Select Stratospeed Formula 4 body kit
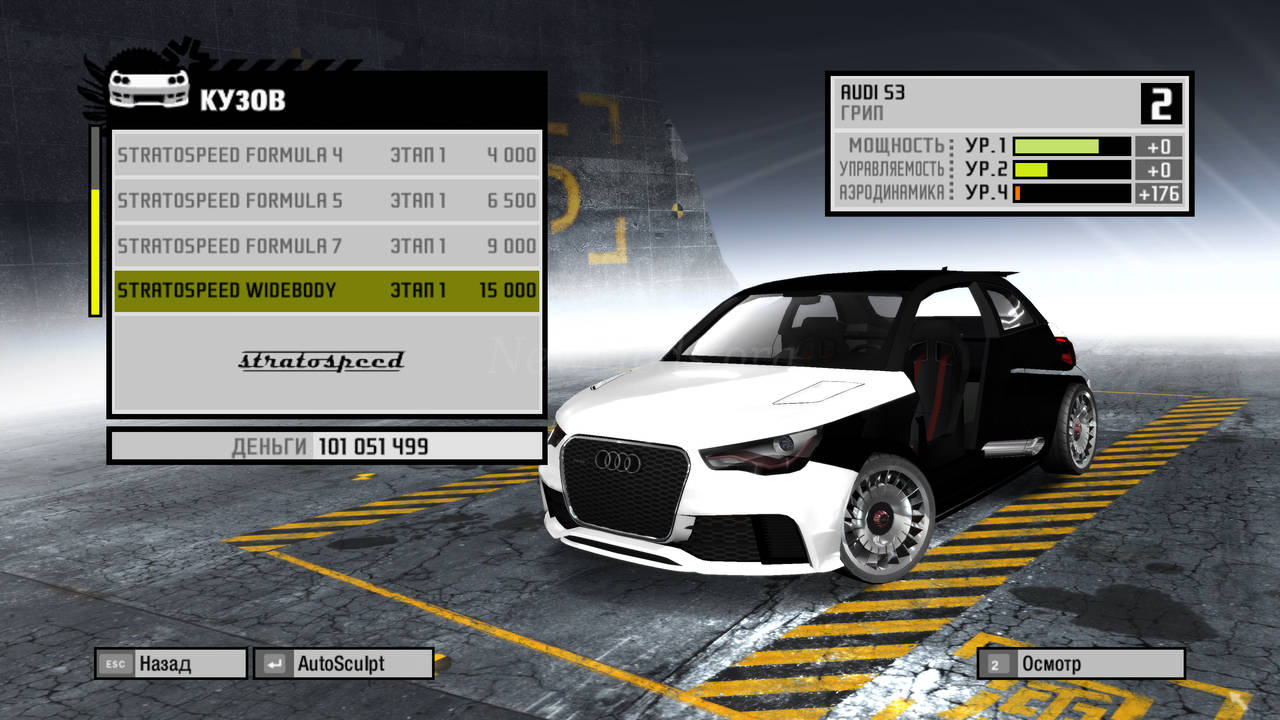Image resolution: width=1280 pixels, height=720 pixels. (327, 155)
